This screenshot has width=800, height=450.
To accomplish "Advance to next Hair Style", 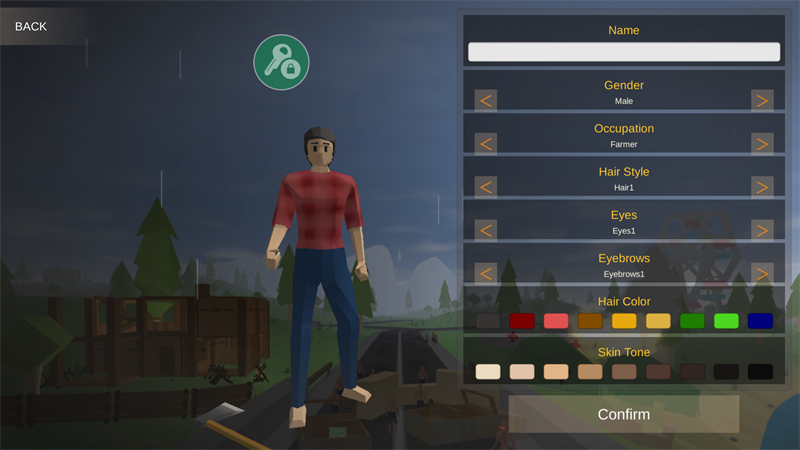I will point(762,186).
